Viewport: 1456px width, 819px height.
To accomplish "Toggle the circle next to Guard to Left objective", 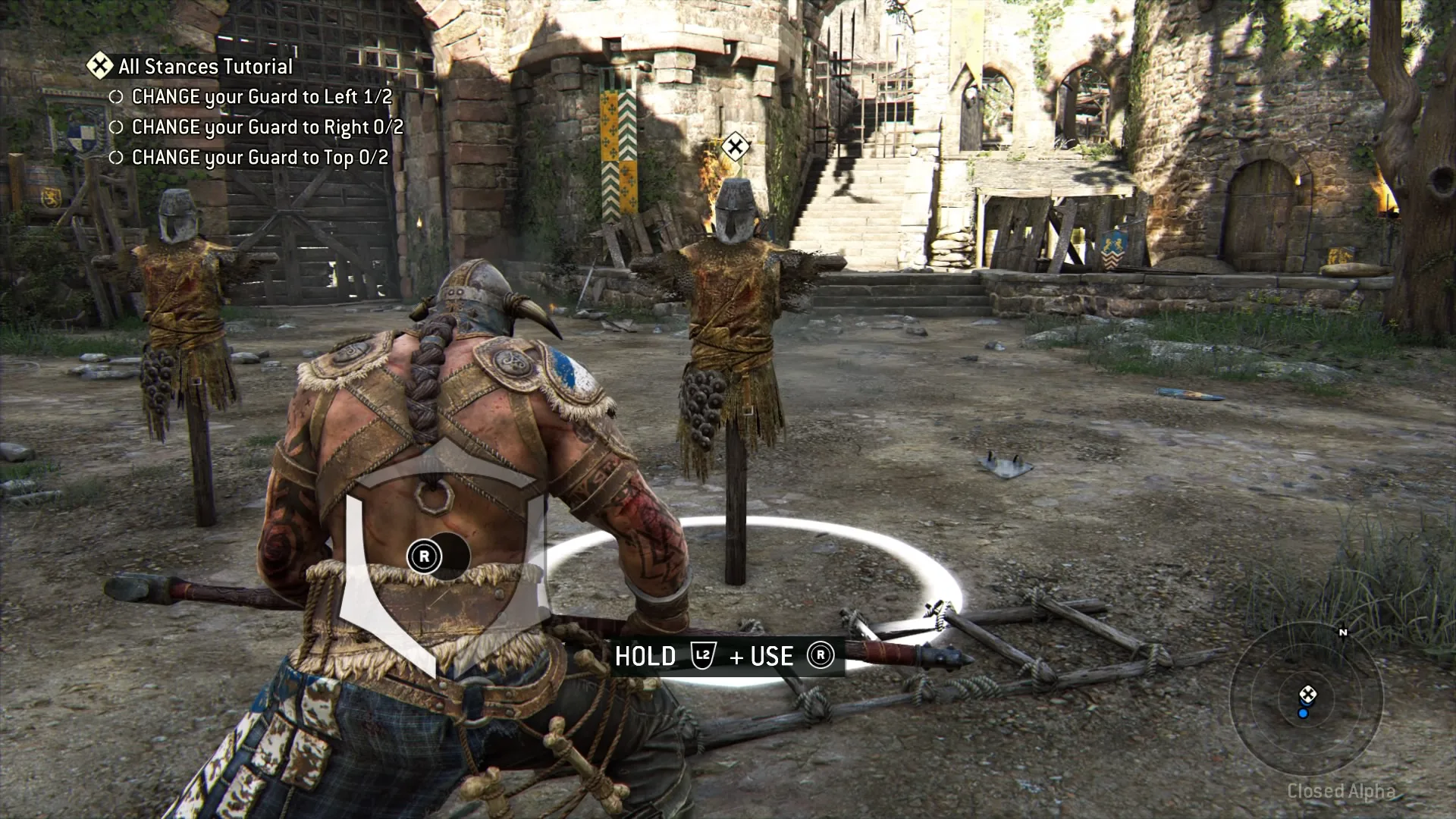I will 118,97.
